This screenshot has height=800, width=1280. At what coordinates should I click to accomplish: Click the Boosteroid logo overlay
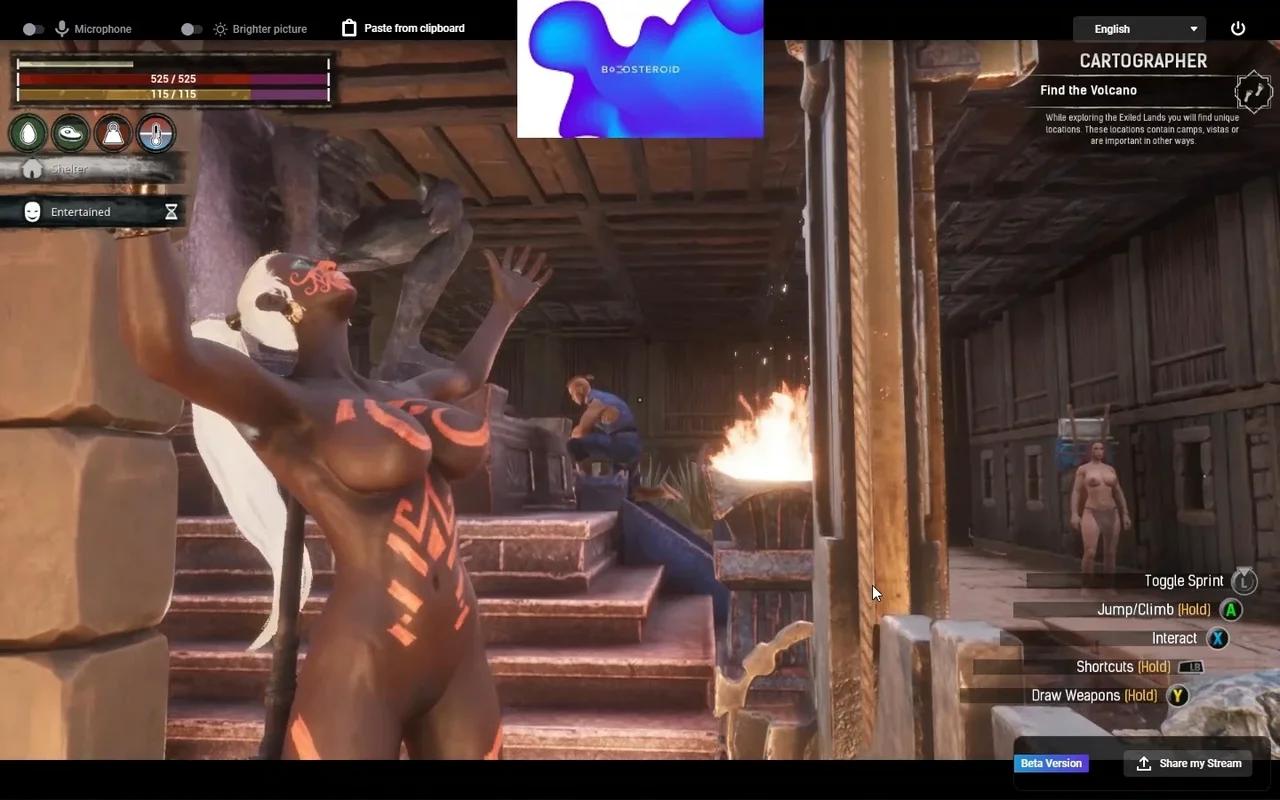tap(640, 68)
